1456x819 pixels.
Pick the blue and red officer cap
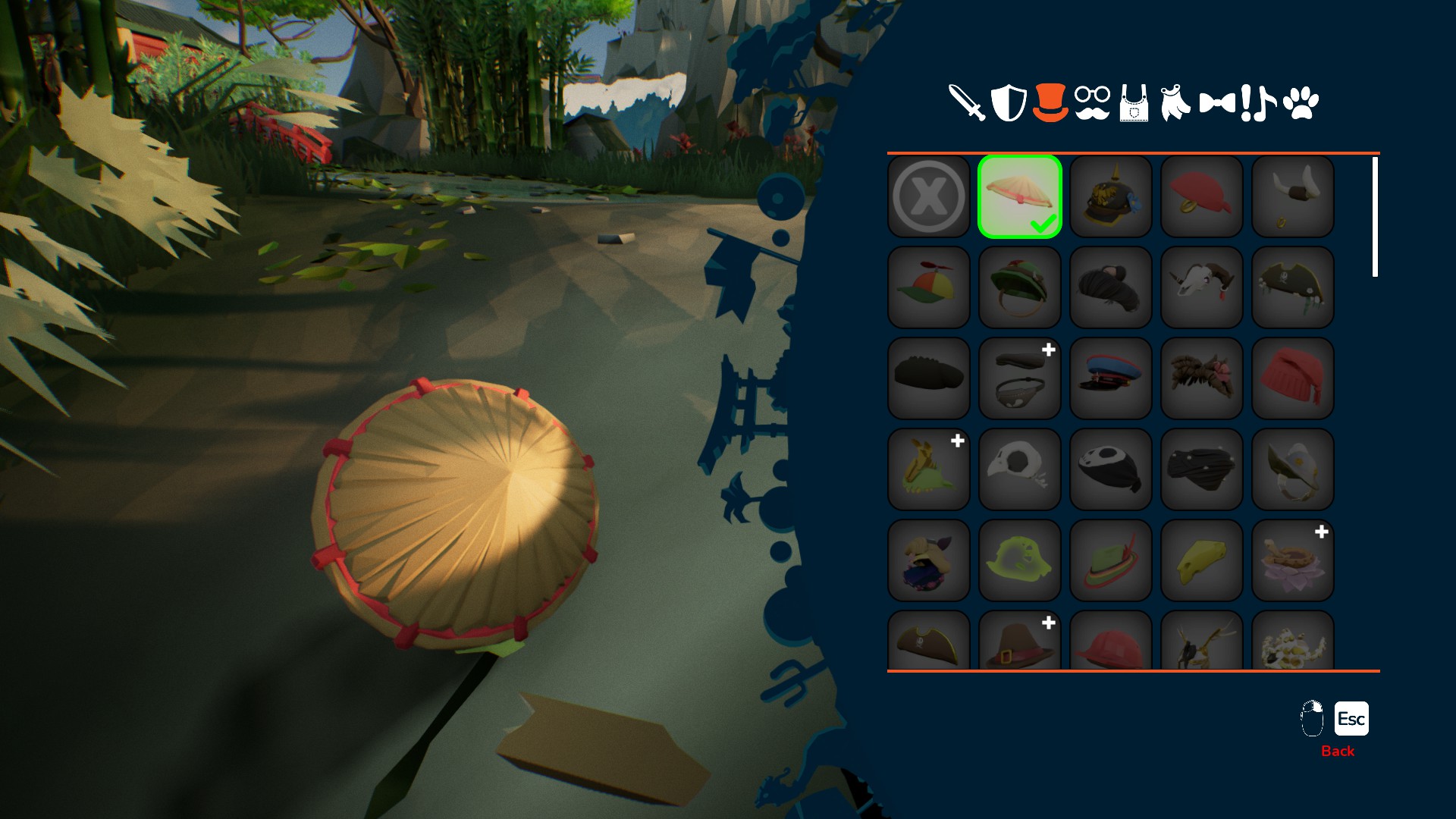[1111, 378]
